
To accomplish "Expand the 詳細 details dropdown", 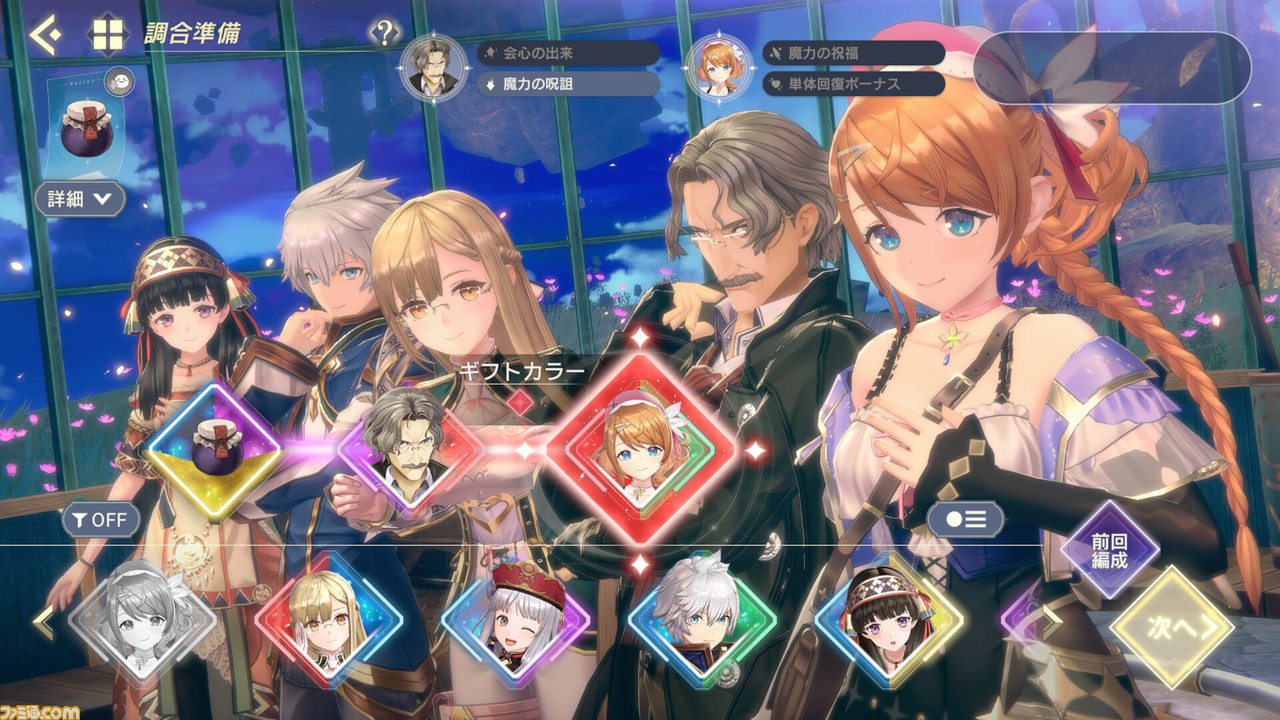I will tap(80, 199).
